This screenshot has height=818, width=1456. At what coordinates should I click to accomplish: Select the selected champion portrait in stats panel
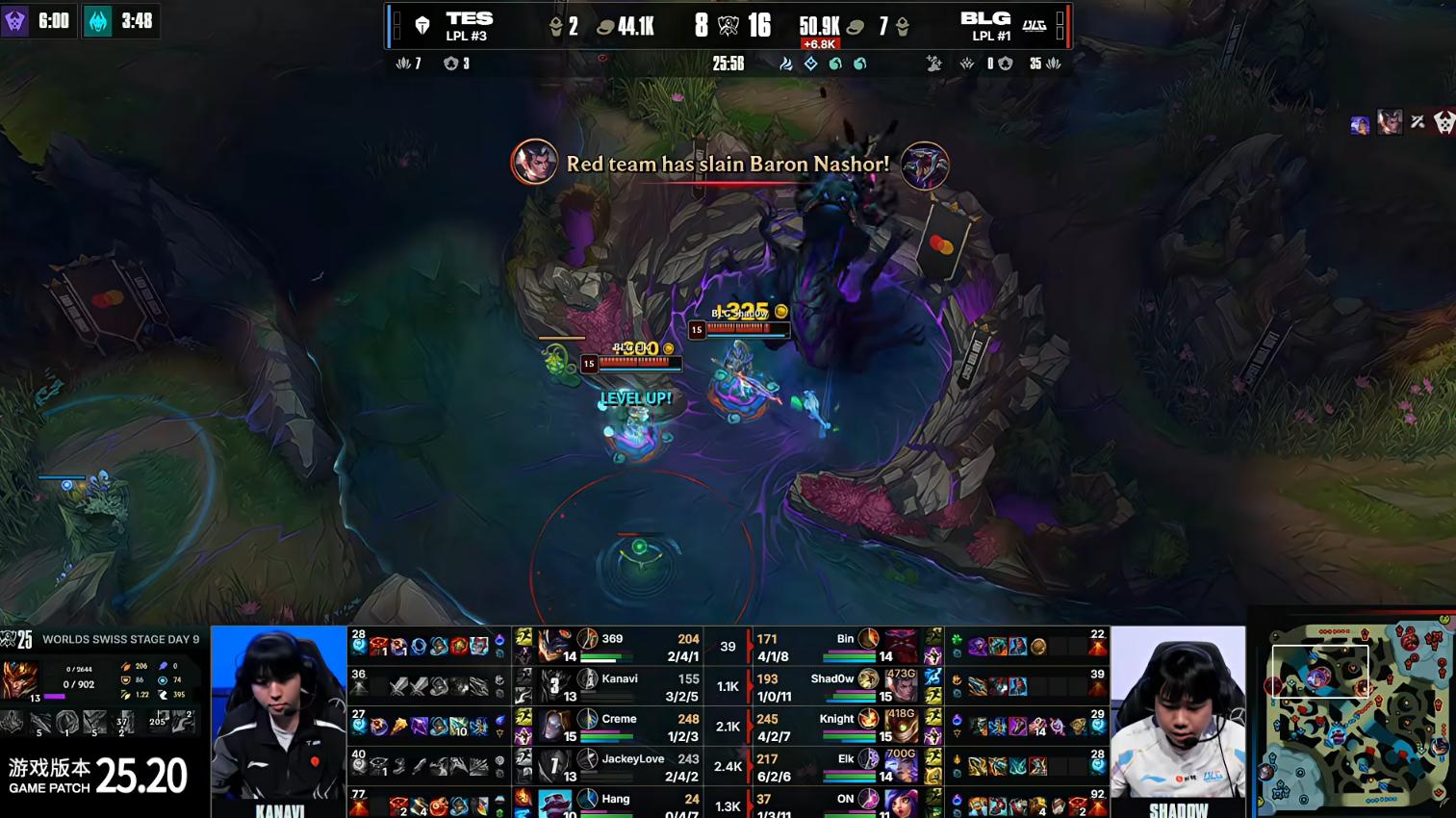[20, 679]
